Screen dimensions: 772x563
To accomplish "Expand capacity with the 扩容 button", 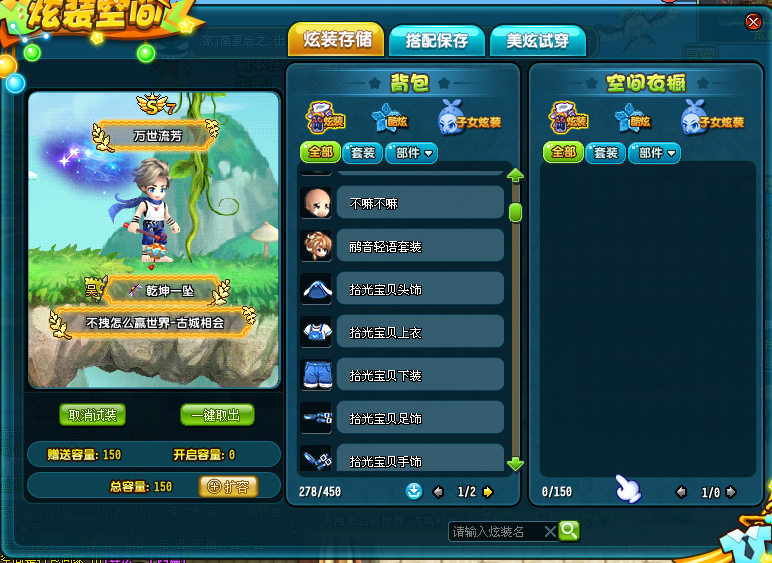I will click(x=229, y=487).
